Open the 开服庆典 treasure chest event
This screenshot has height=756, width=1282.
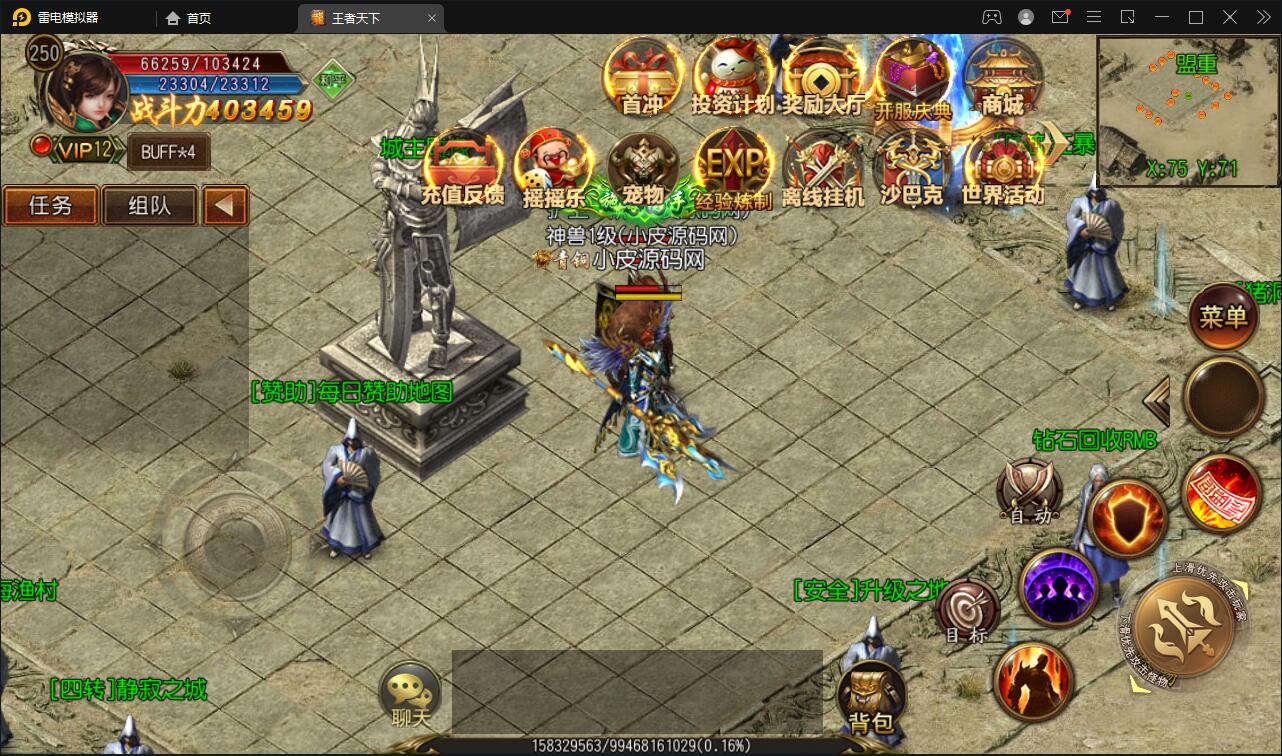click(912, 76)
